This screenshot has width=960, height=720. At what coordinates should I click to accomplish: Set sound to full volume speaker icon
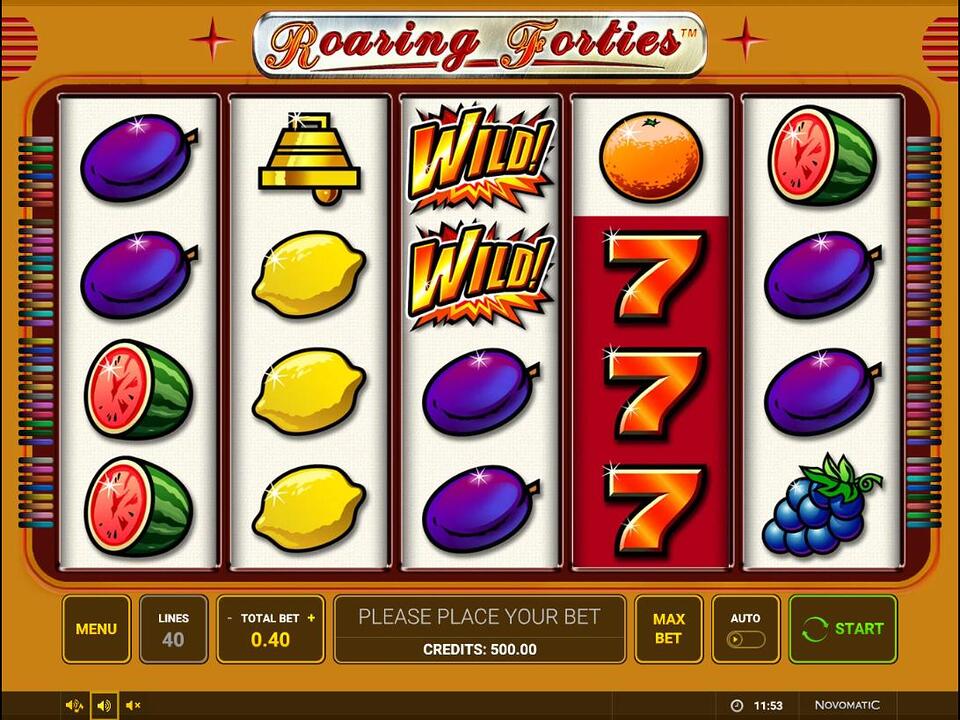click(74, 706)
